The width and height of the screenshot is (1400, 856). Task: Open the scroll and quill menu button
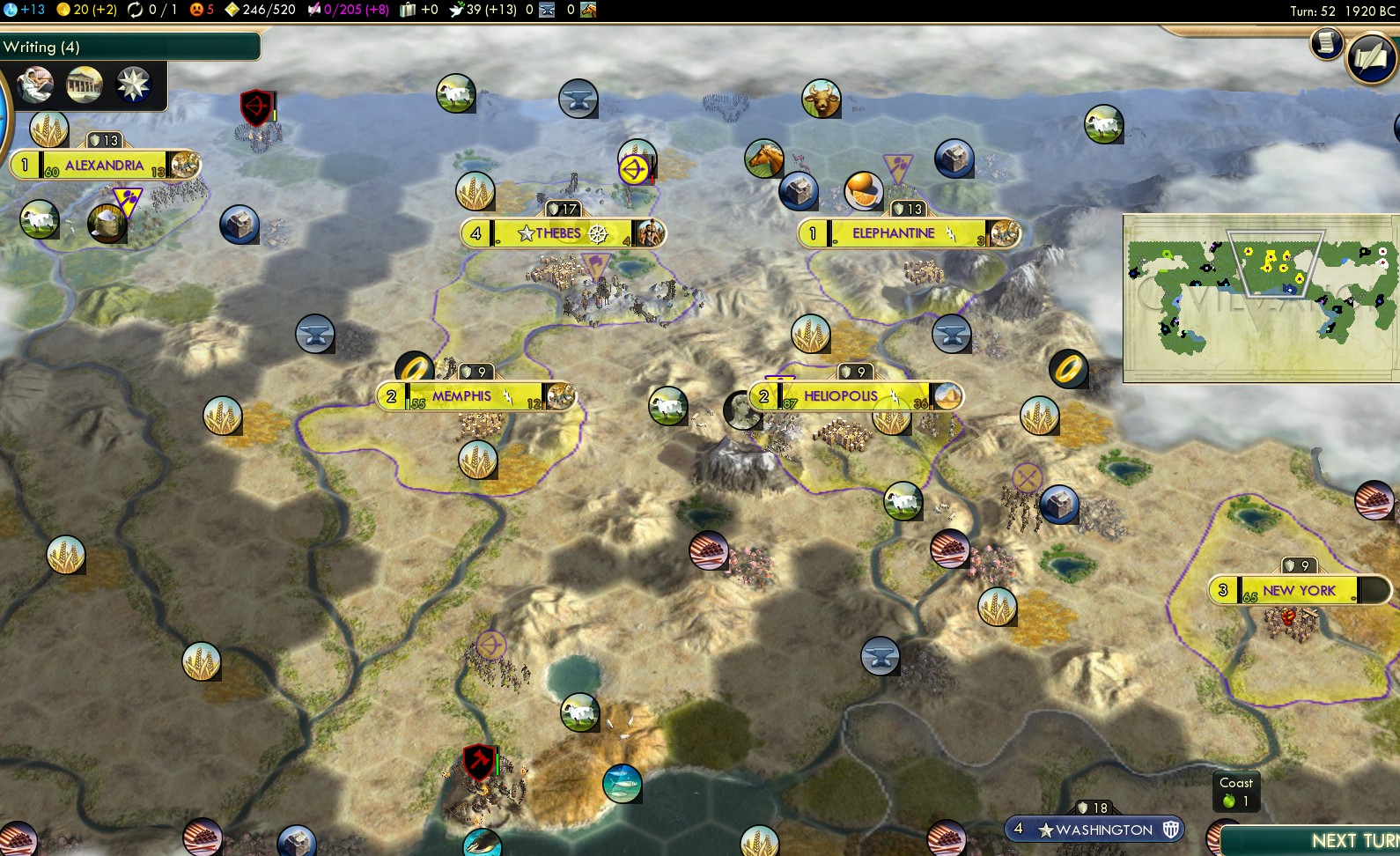click(1371, 58)
